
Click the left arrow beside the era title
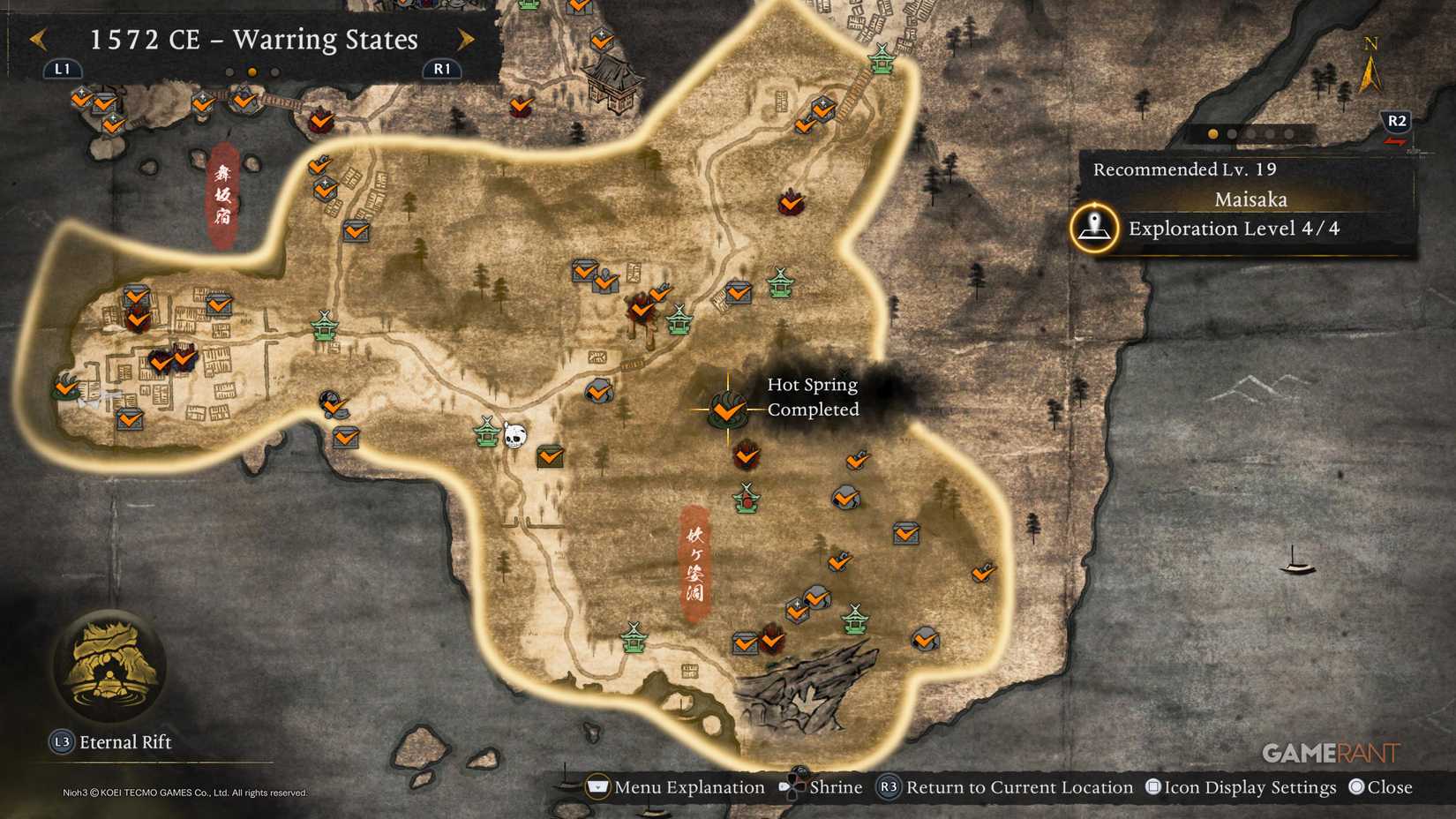37,41
